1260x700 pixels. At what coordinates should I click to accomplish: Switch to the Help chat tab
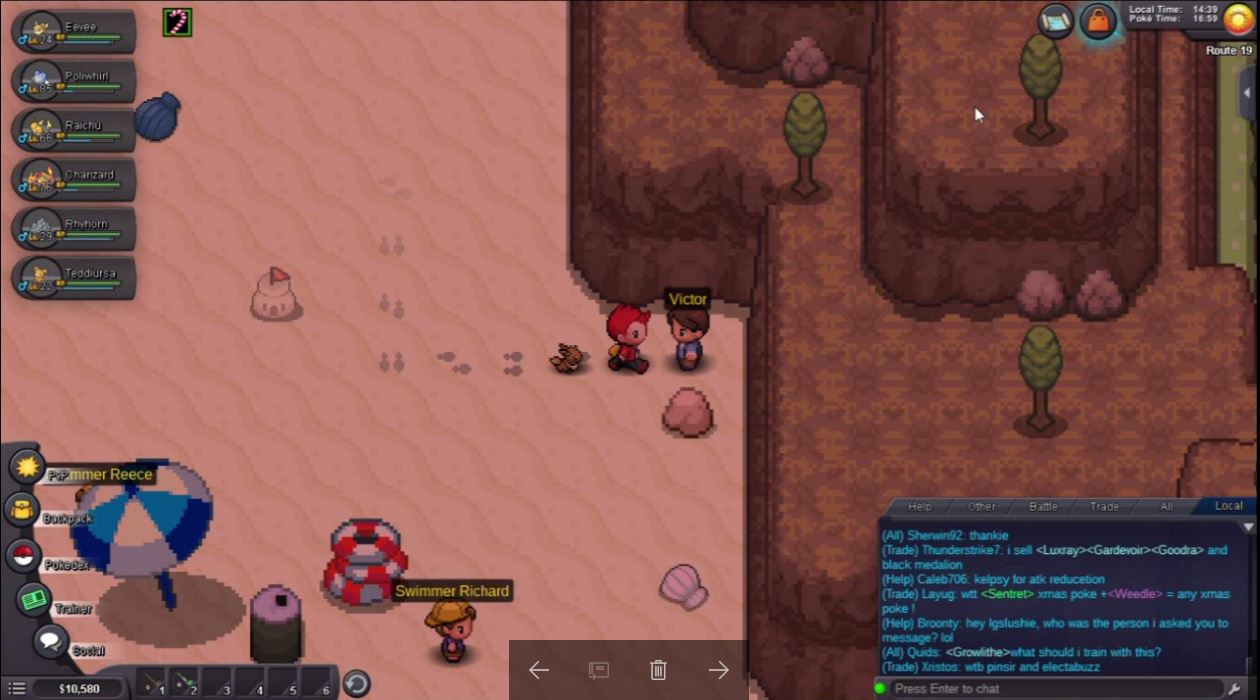919,507
